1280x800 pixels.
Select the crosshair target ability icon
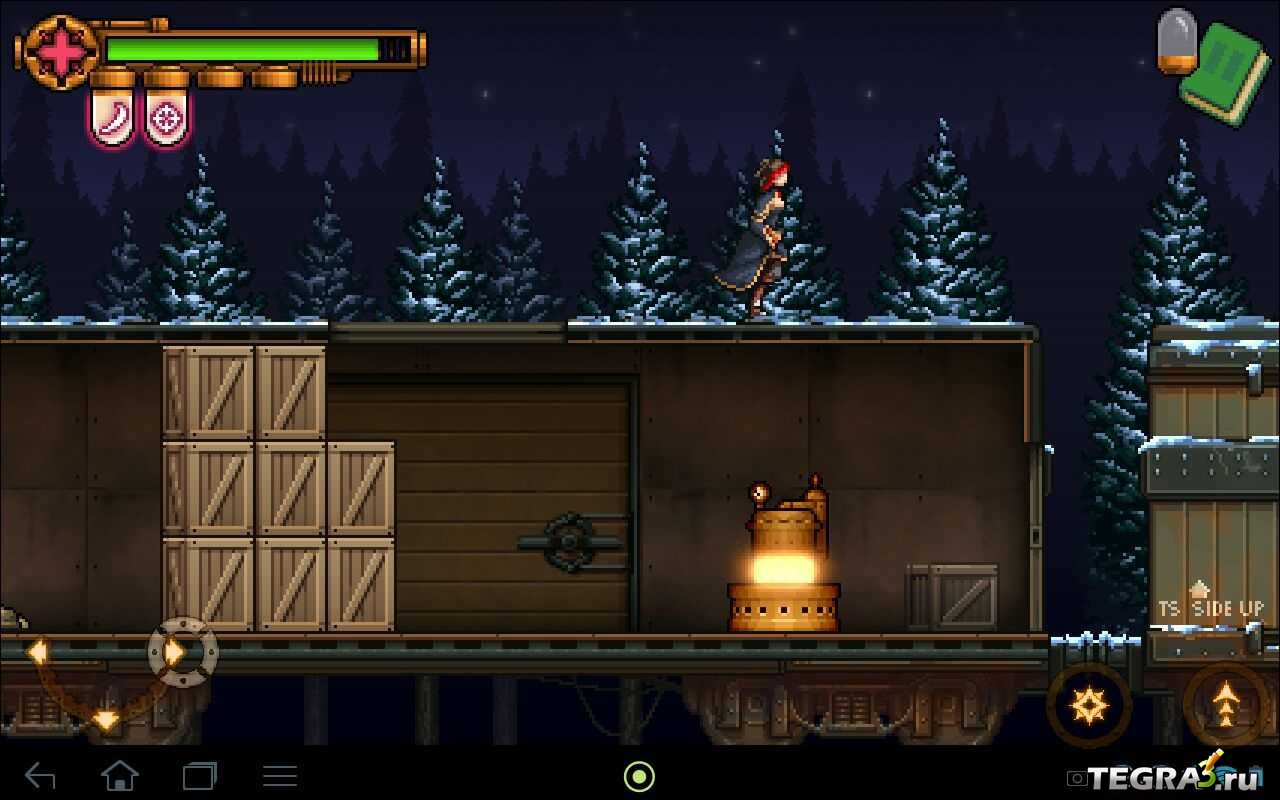166,118
